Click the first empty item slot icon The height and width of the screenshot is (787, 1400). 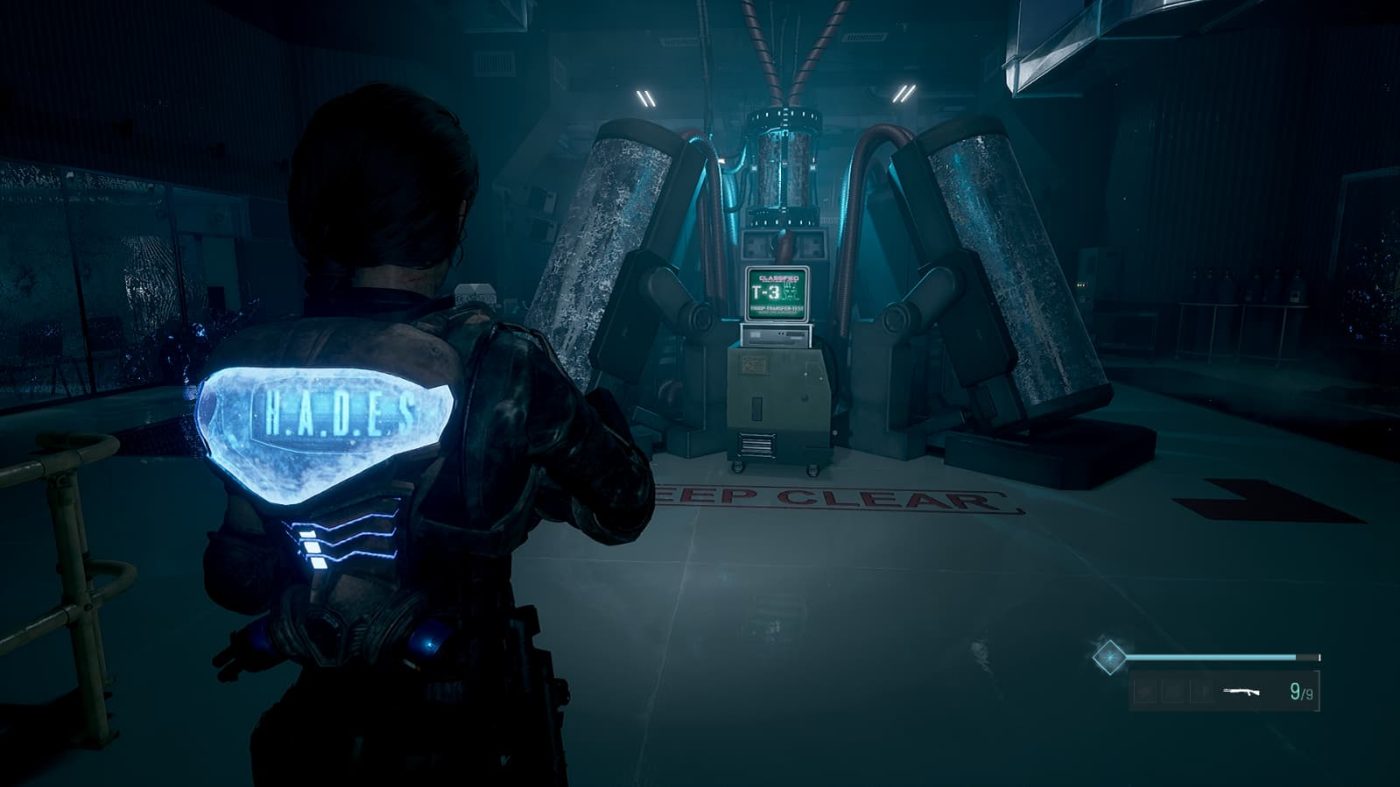coord(1145,690)
